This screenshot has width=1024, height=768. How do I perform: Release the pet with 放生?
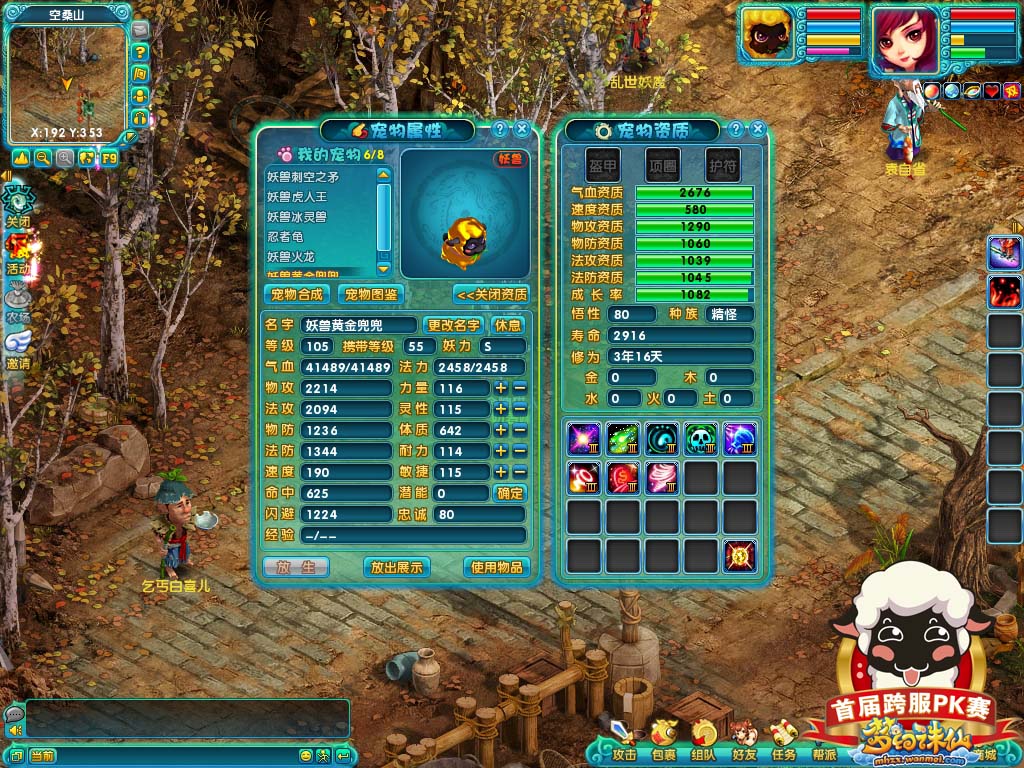(295, 567)
